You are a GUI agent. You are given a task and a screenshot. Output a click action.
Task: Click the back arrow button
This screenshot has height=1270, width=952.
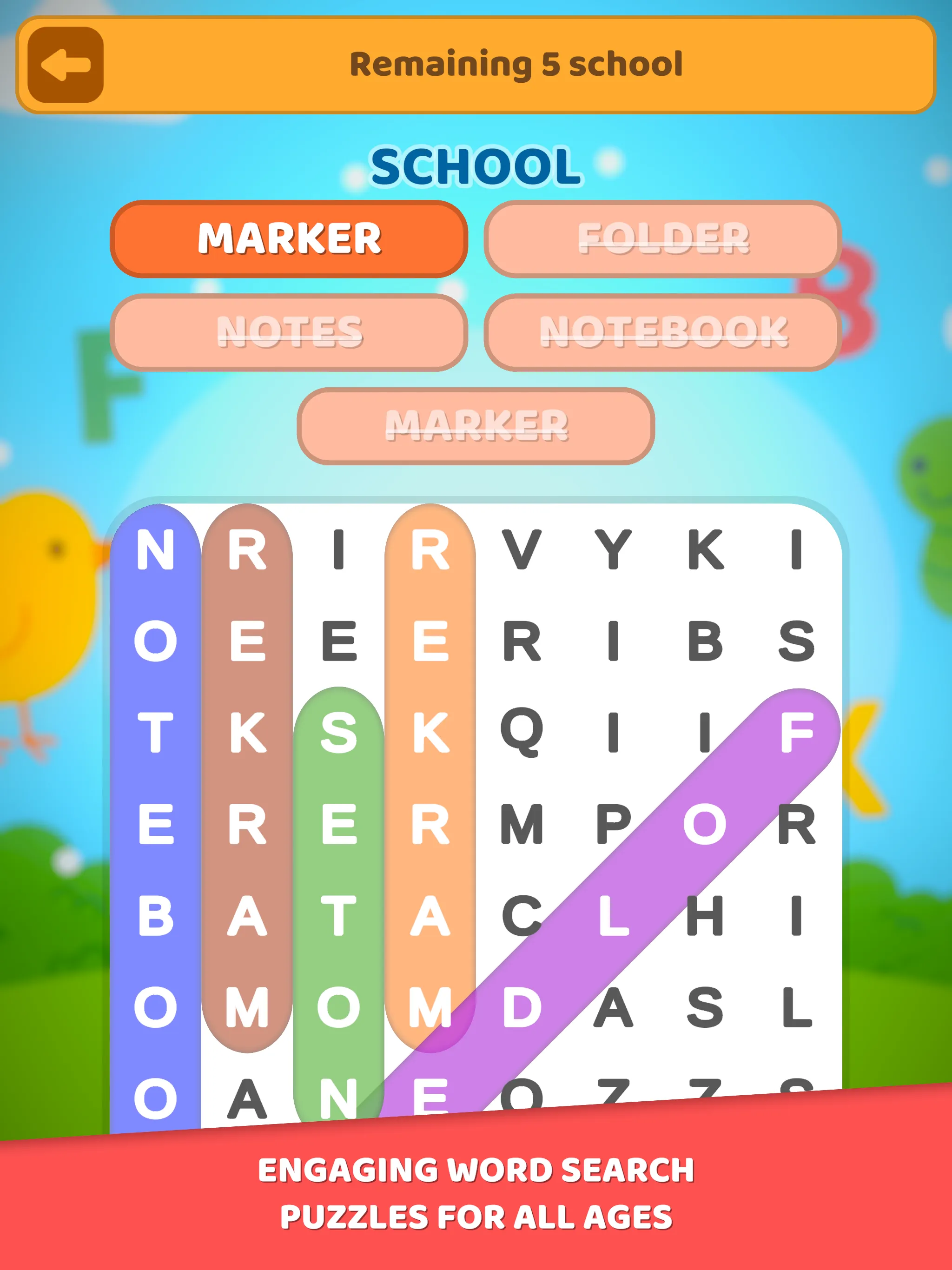click(65, 64)
